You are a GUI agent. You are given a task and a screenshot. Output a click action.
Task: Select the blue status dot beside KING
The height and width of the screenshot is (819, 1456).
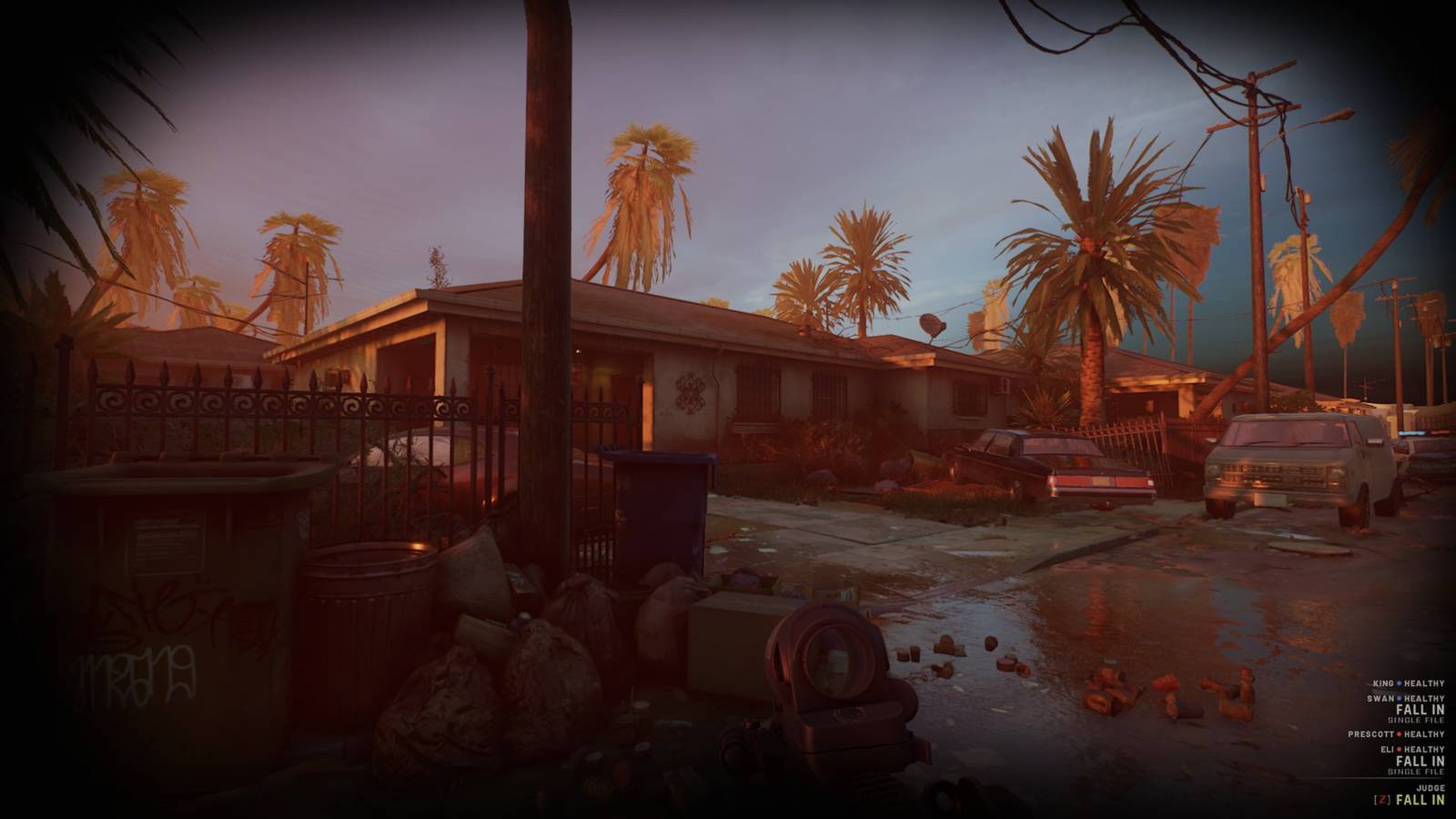(1399, 683)
